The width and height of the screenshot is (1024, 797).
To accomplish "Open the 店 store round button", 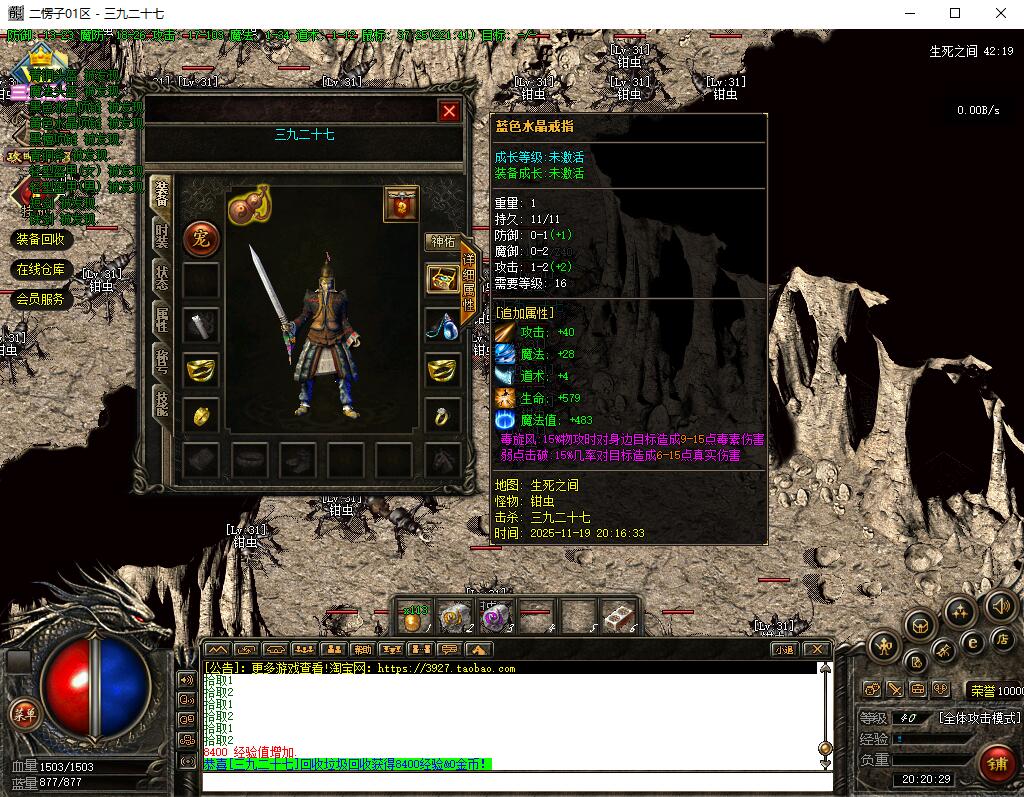I will [1001, 640].
